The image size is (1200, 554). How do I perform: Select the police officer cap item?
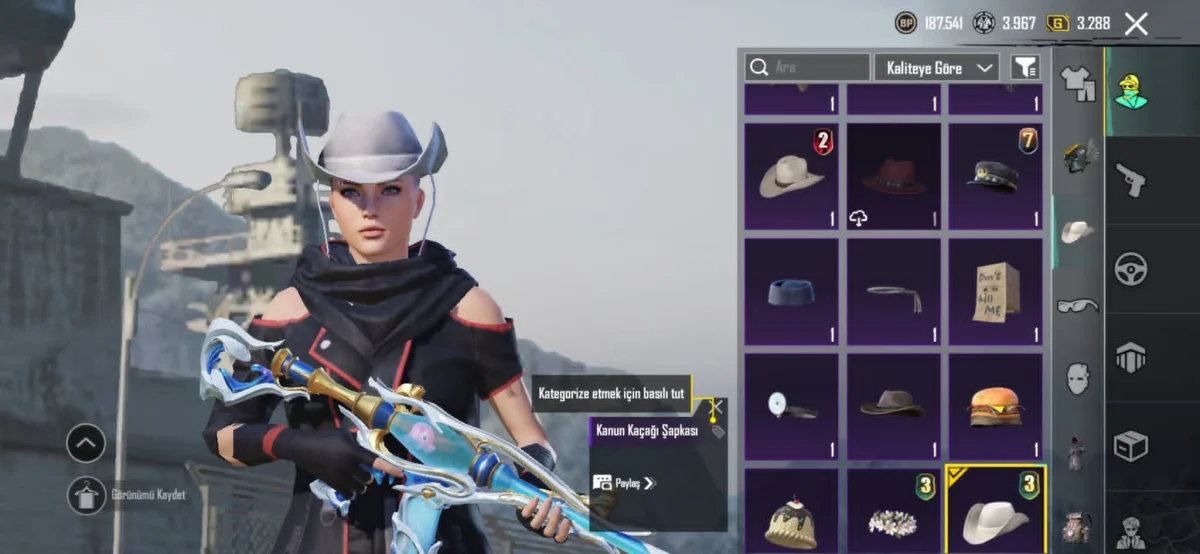[994, 176]
